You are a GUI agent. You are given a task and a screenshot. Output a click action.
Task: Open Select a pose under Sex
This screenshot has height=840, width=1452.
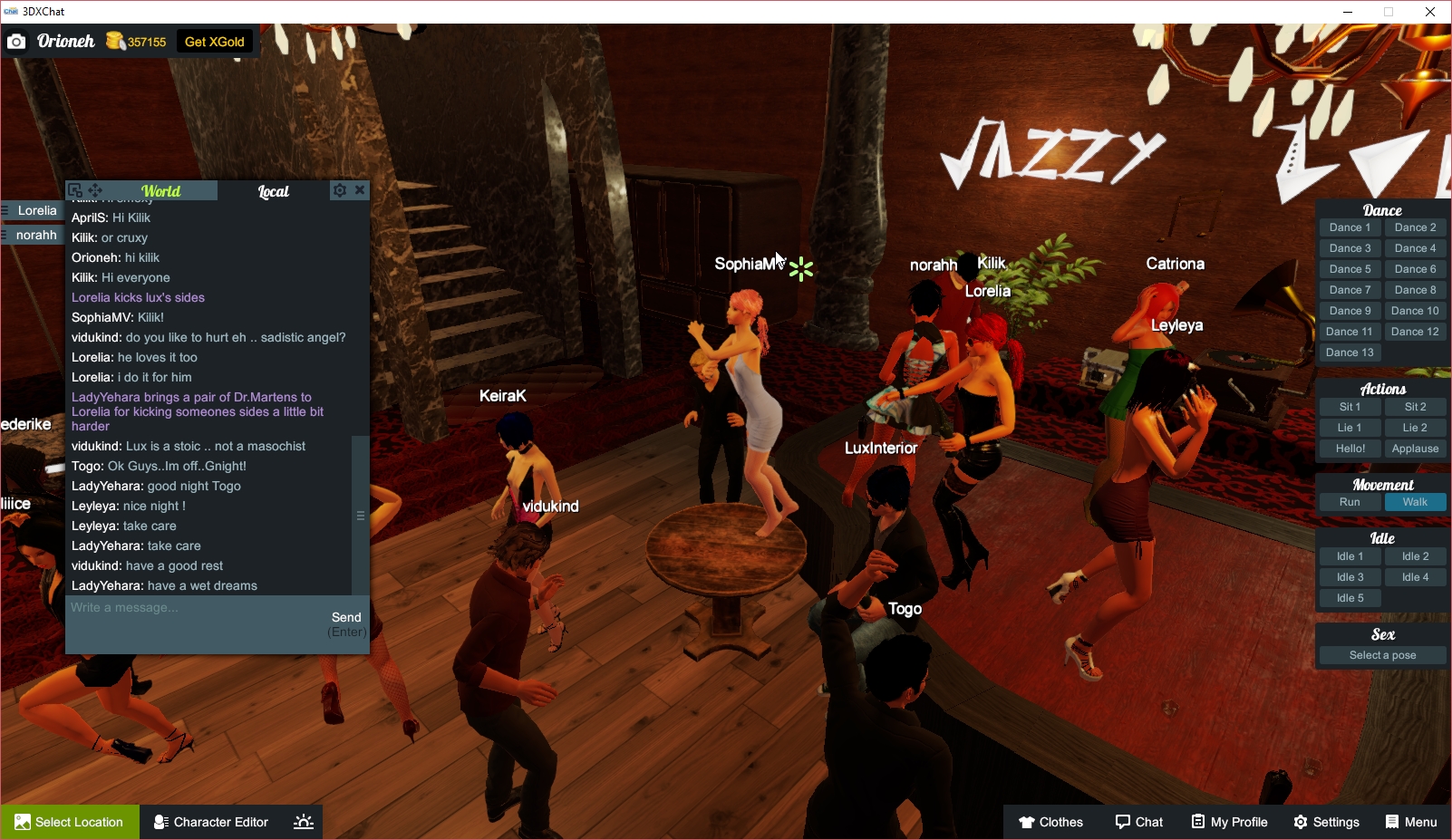(1381, 654)
